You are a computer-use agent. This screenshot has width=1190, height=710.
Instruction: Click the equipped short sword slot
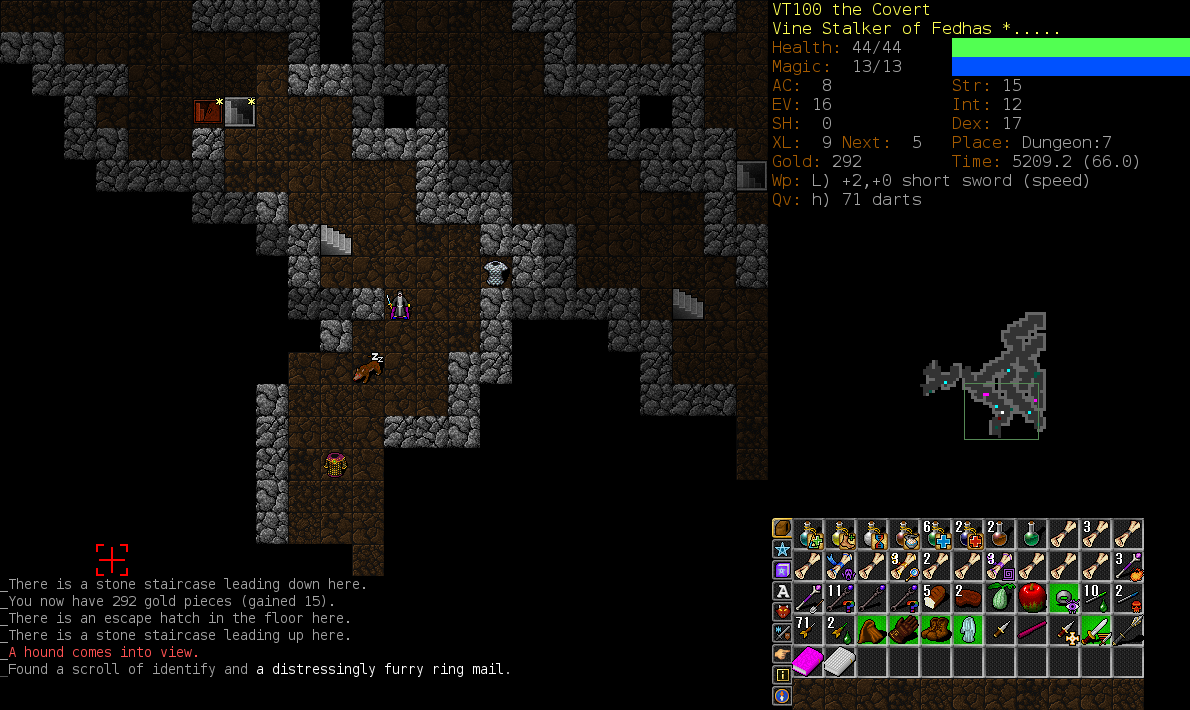click(x=1096, y=630)
